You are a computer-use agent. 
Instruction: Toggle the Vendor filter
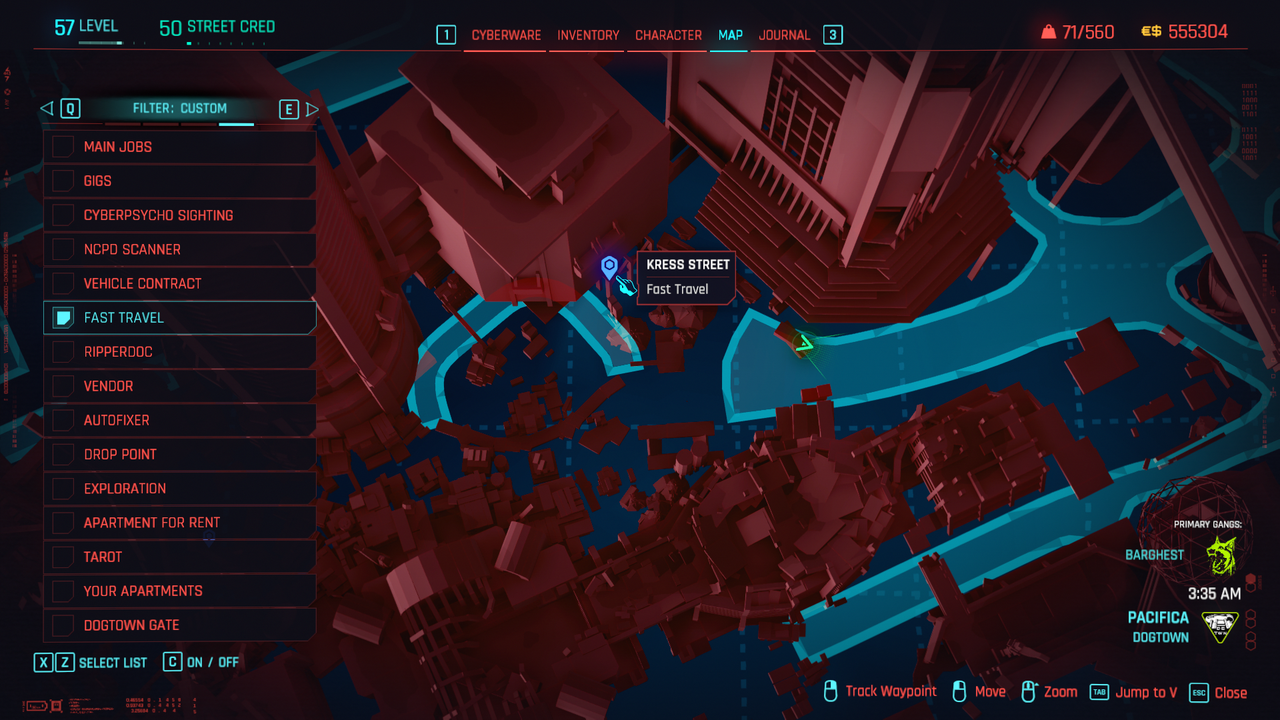(63, 386)
